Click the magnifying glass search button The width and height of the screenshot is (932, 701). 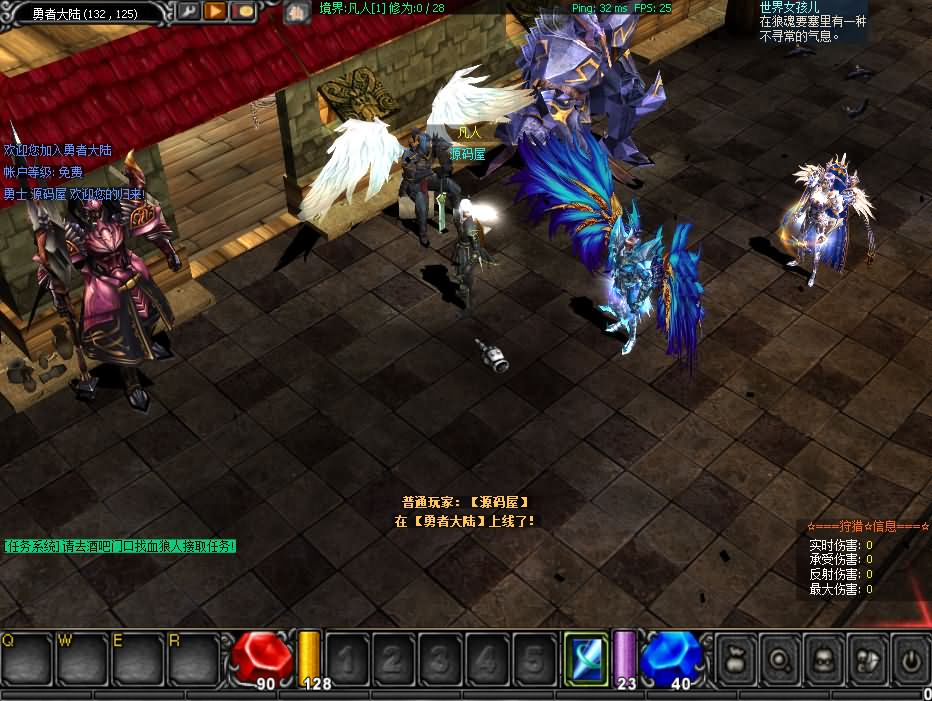[780, 659]
